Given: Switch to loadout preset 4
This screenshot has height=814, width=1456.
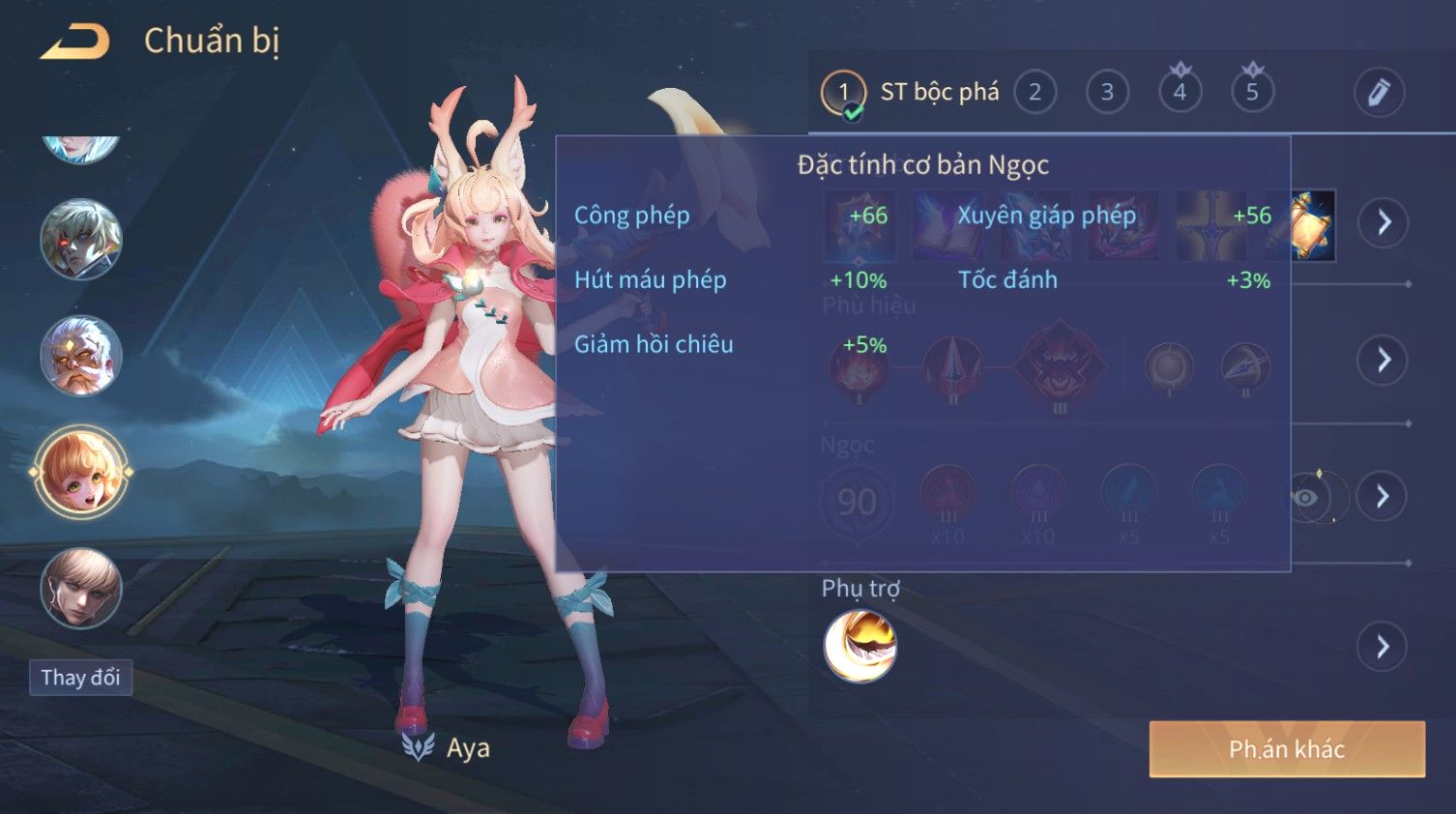Looking at the screenshot, I should pos(1179,93).
